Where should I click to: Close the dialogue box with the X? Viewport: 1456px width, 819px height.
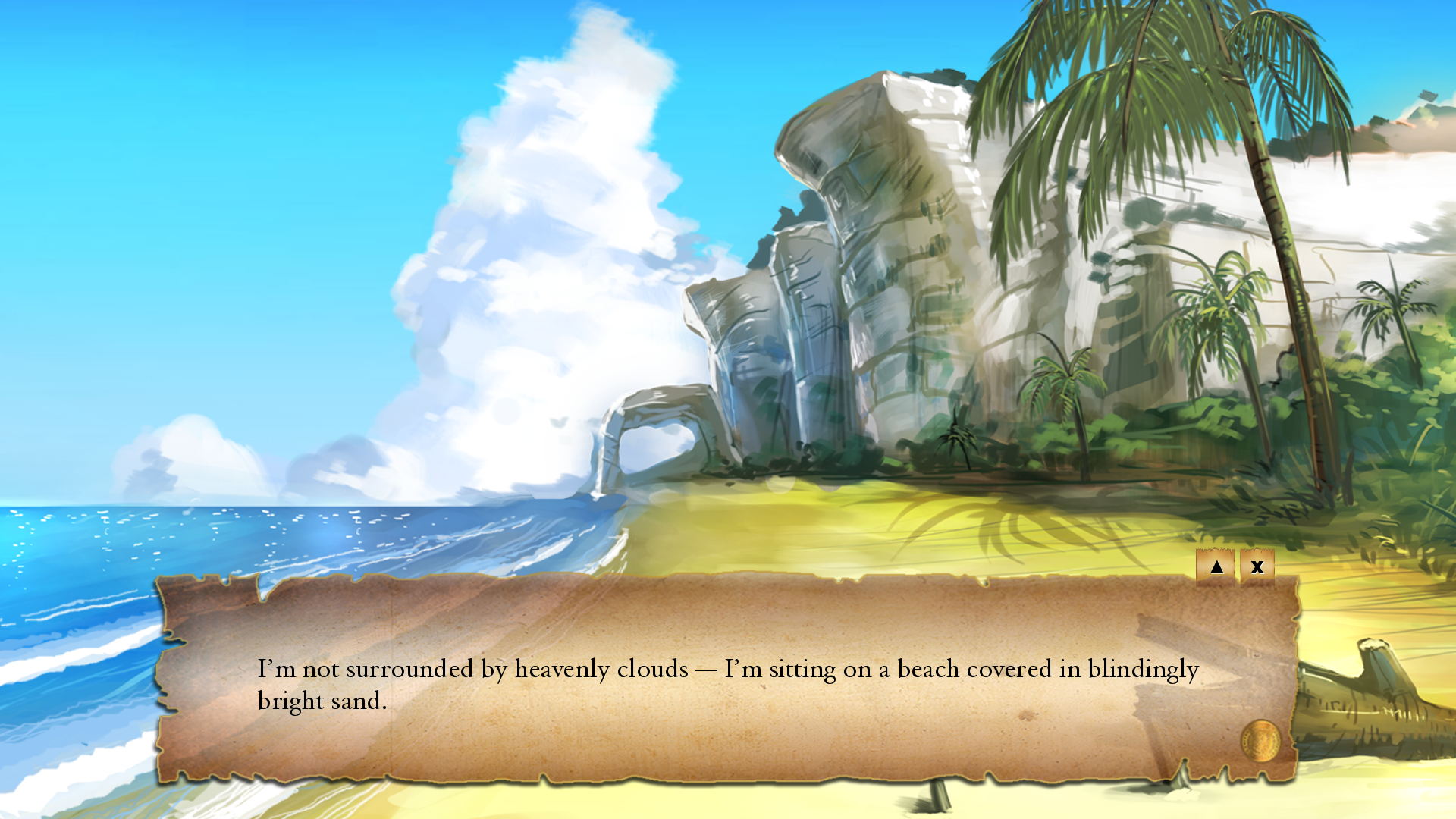pyautogui.click(x=1257, y=567)
